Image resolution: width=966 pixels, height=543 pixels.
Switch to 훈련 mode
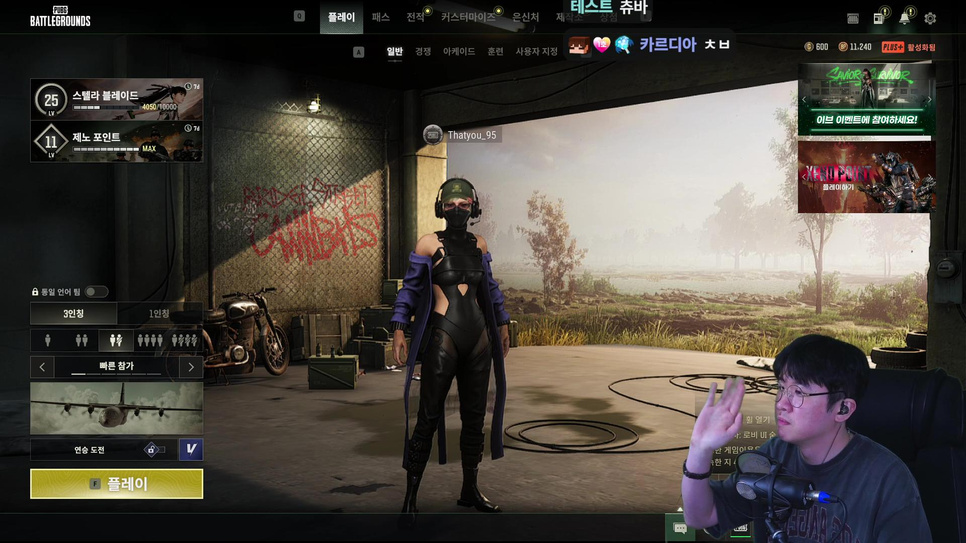(495, 51)
